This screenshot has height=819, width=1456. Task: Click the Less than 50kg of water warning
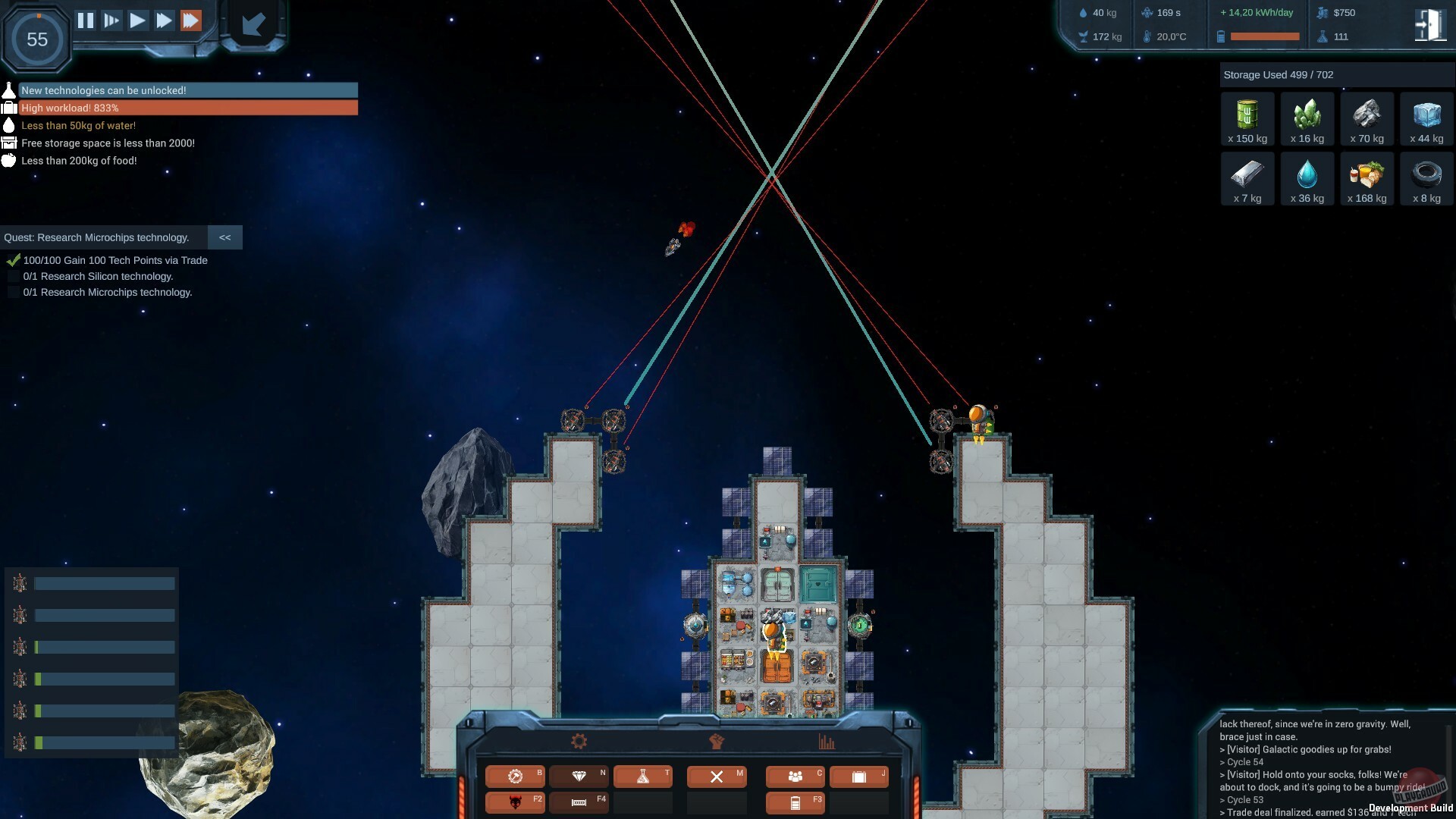pos(78,125)
